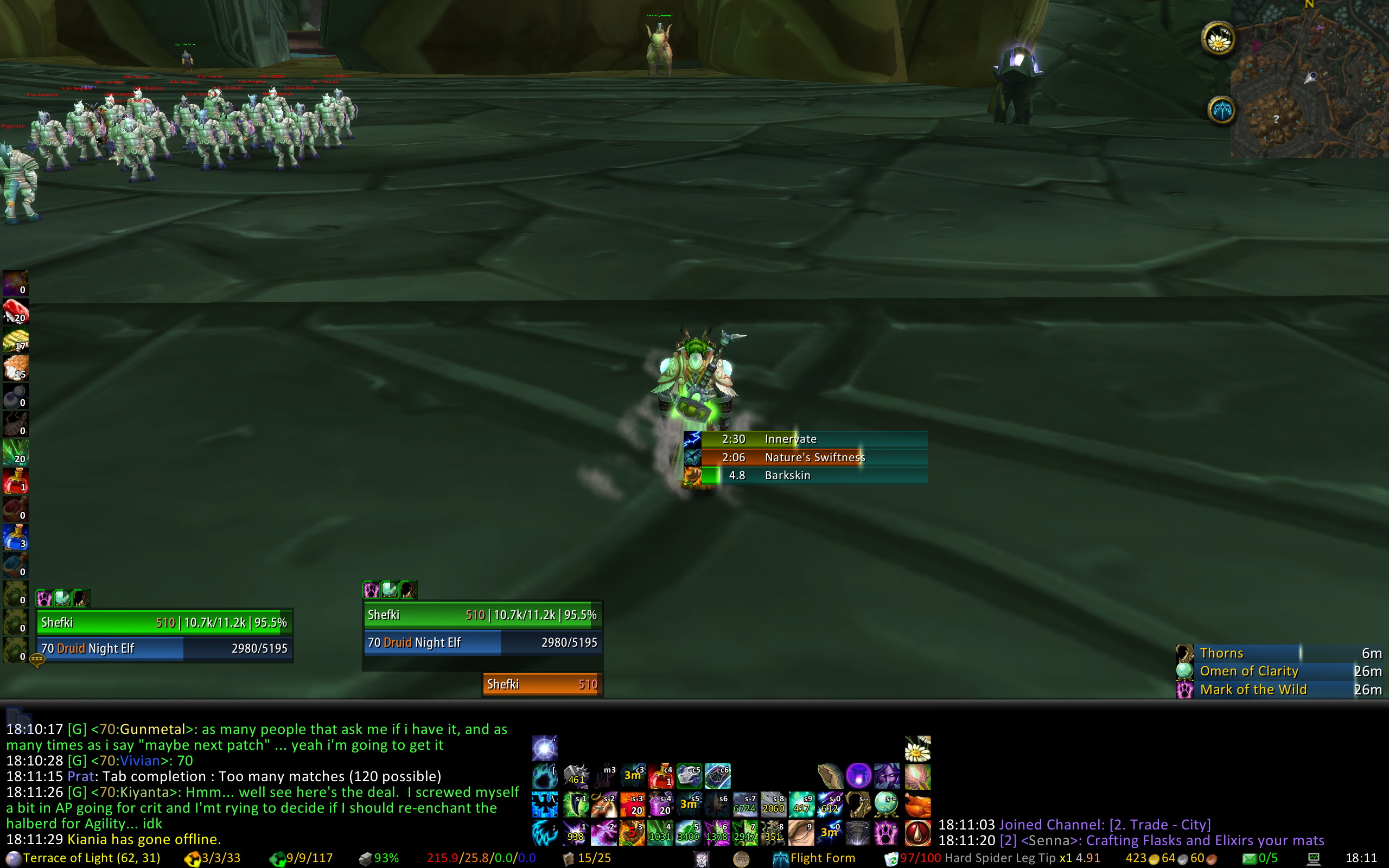Eat the red sushi food stack of 20
The width and height of the screenshot is (1389, 868).
[16, 312]
